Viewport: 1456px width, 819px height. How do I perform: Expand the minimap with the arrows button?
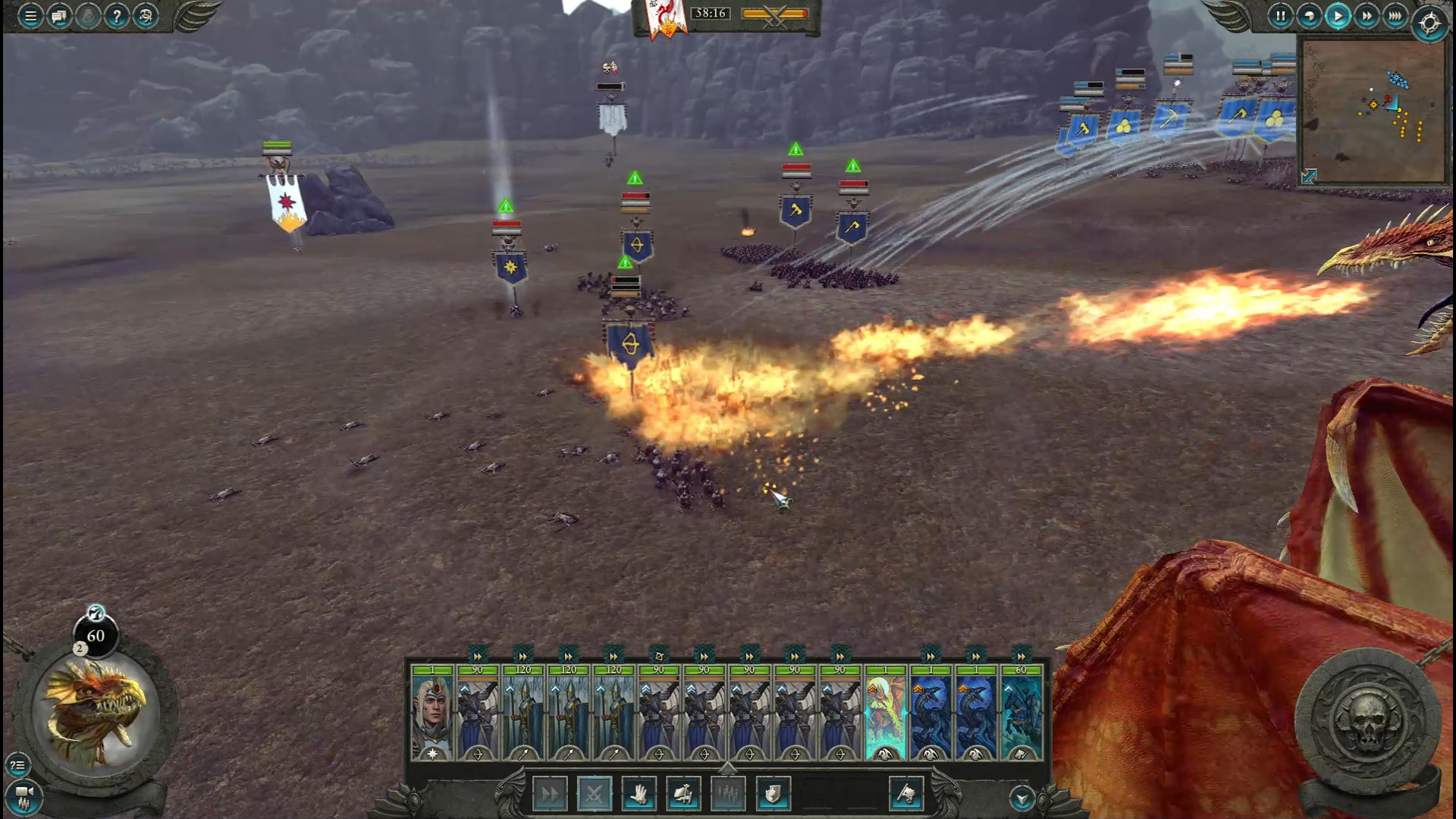[1309, 177]
